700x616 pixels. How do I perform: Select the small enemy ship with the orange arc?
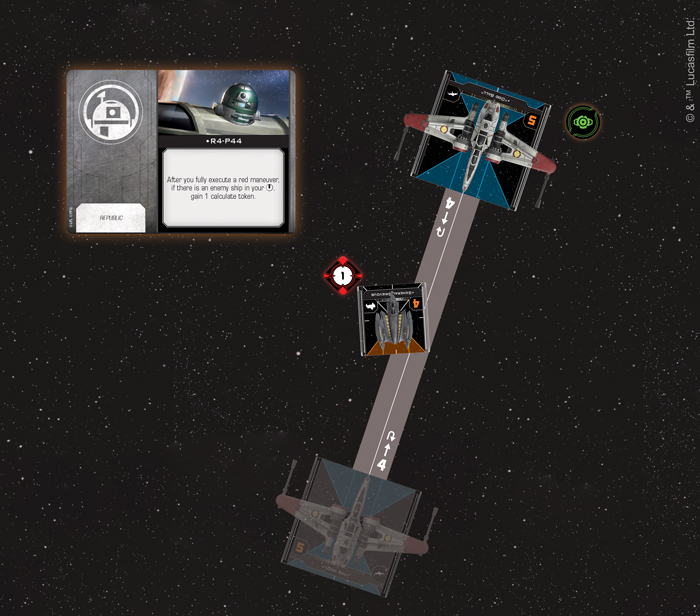click(396, 318)
